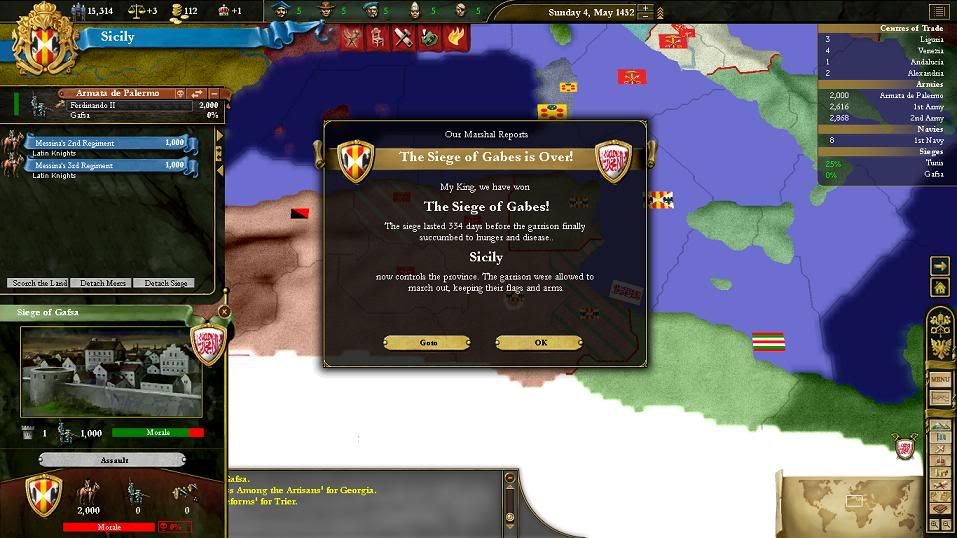The image size is (957, 538).
Task: Open the flame alert icon
Action: [455, 37]
